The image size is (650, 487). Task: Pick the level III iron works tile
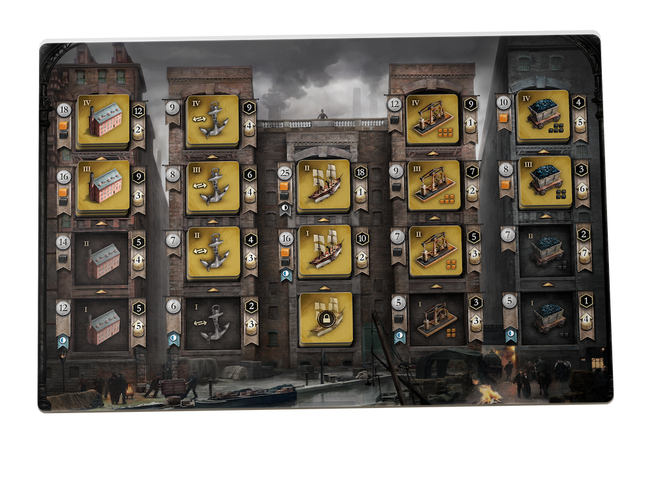point(433,185)
